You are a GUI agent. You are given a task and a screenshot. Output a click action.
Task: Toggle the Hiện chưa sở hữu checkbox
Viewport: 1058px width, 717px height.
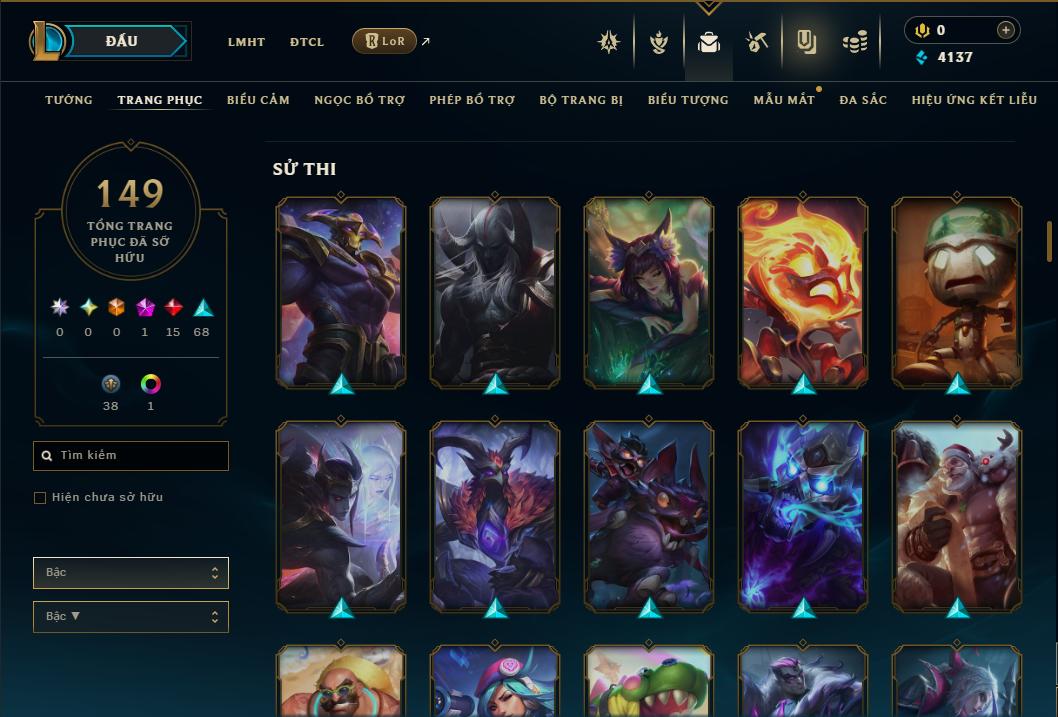point(40,498)
